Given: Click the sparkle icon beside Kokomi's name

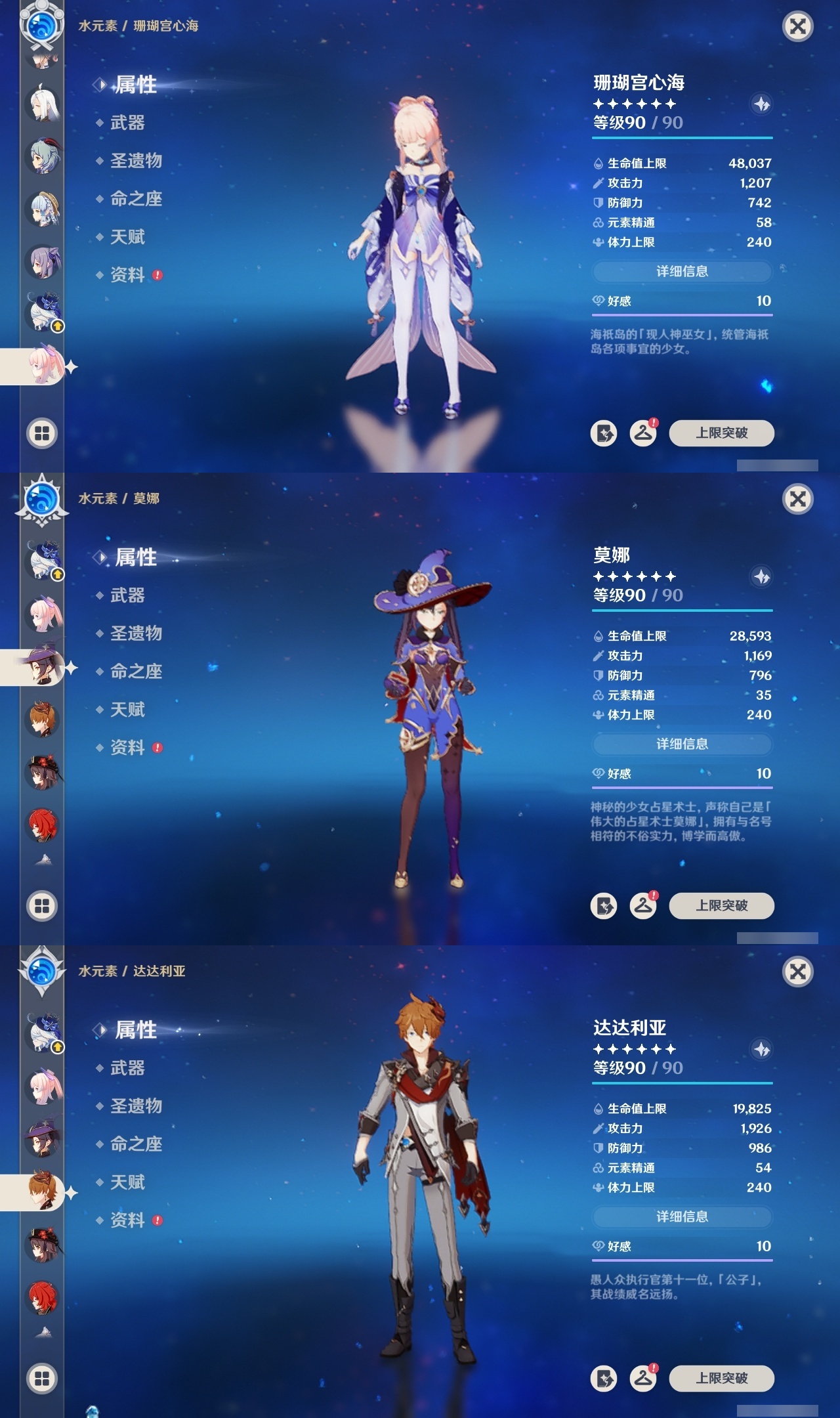Looking at the screenshot, I should (x=761, y=104).
